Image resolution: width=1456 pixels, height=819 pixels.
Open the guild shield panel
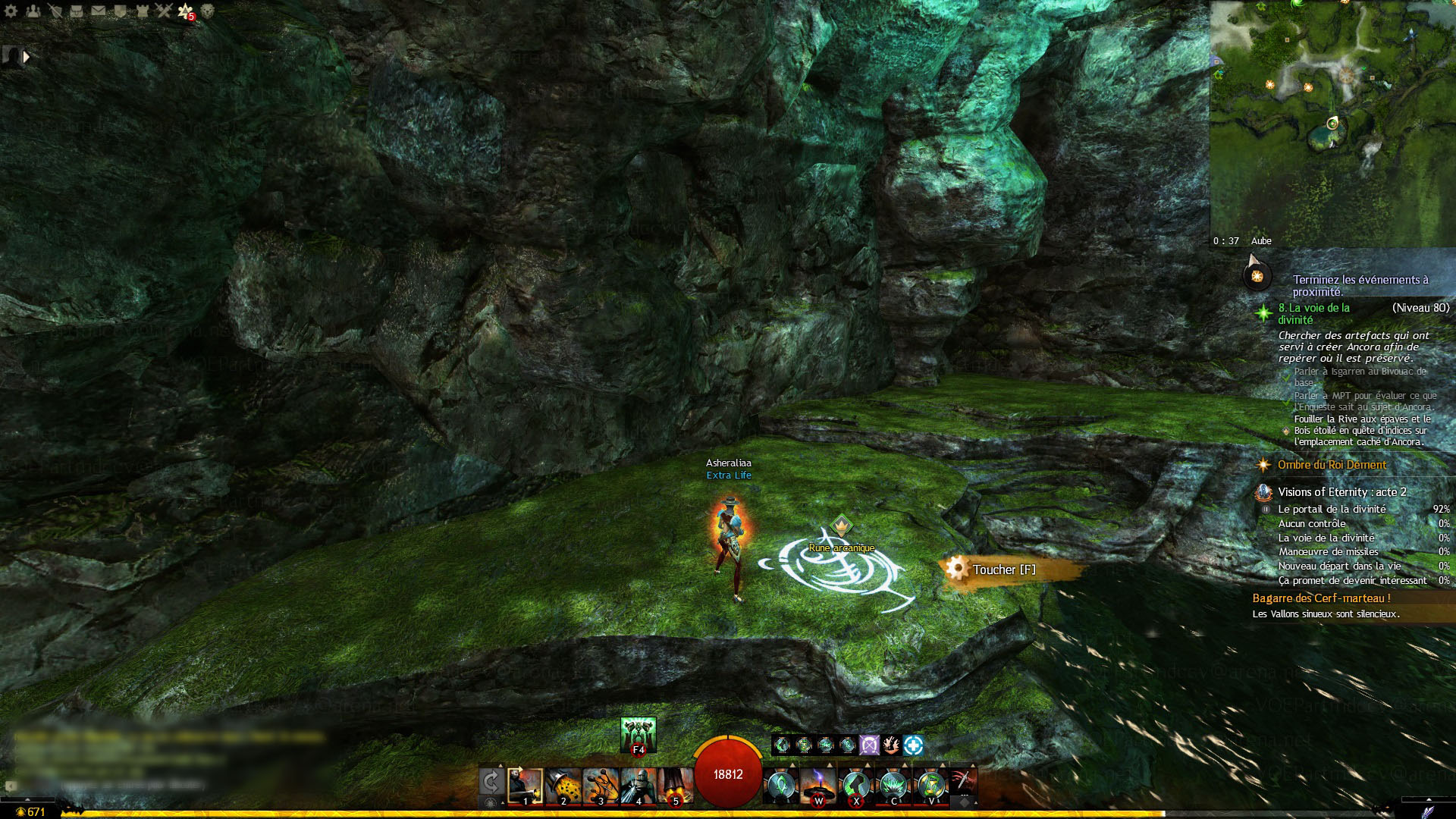click(120, 11)
